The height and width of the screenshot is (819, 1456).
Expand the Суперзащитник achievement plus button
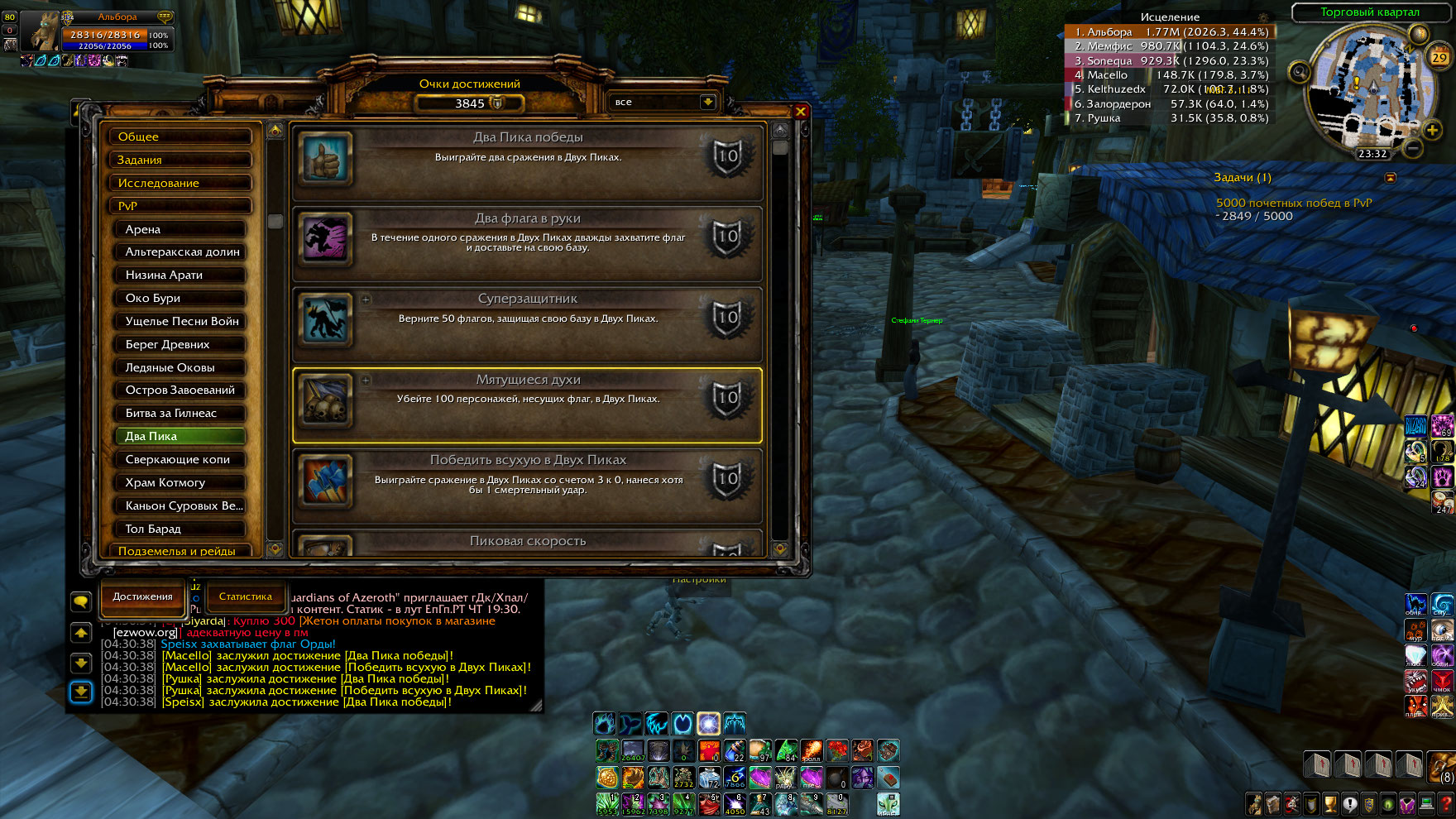point(366,299)
